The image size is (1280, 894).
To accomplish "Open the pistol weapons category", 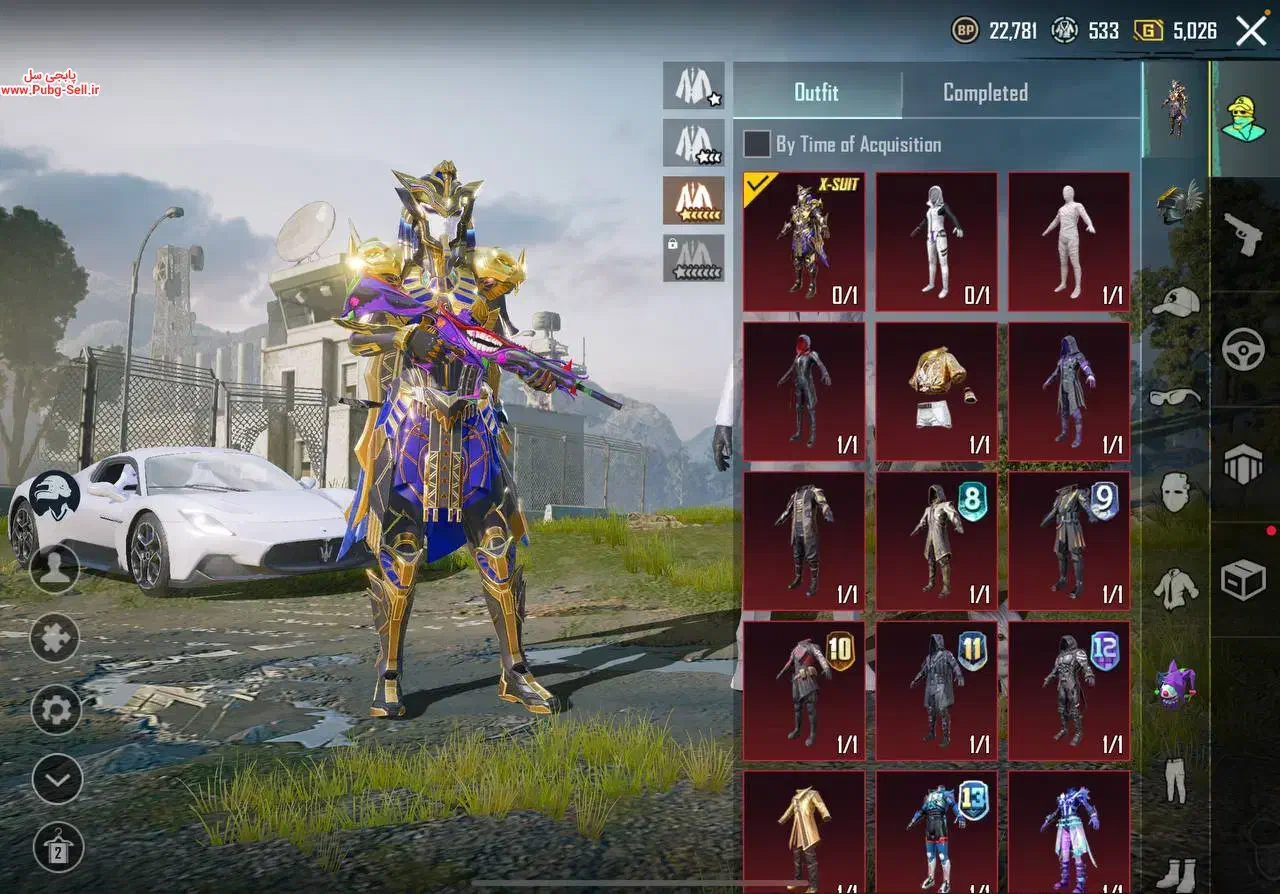I will 1244,234.
